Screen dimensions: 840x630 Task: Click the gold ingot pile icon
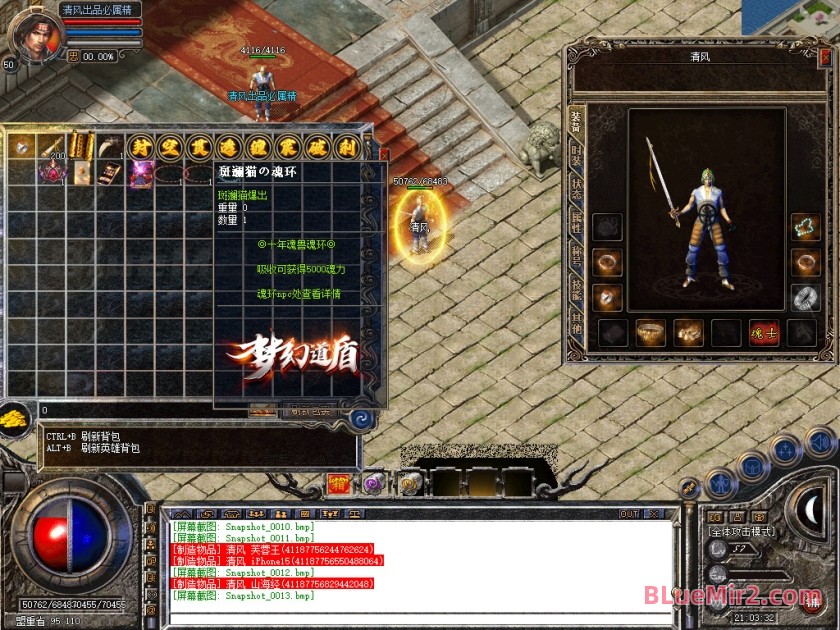point(15,417)
